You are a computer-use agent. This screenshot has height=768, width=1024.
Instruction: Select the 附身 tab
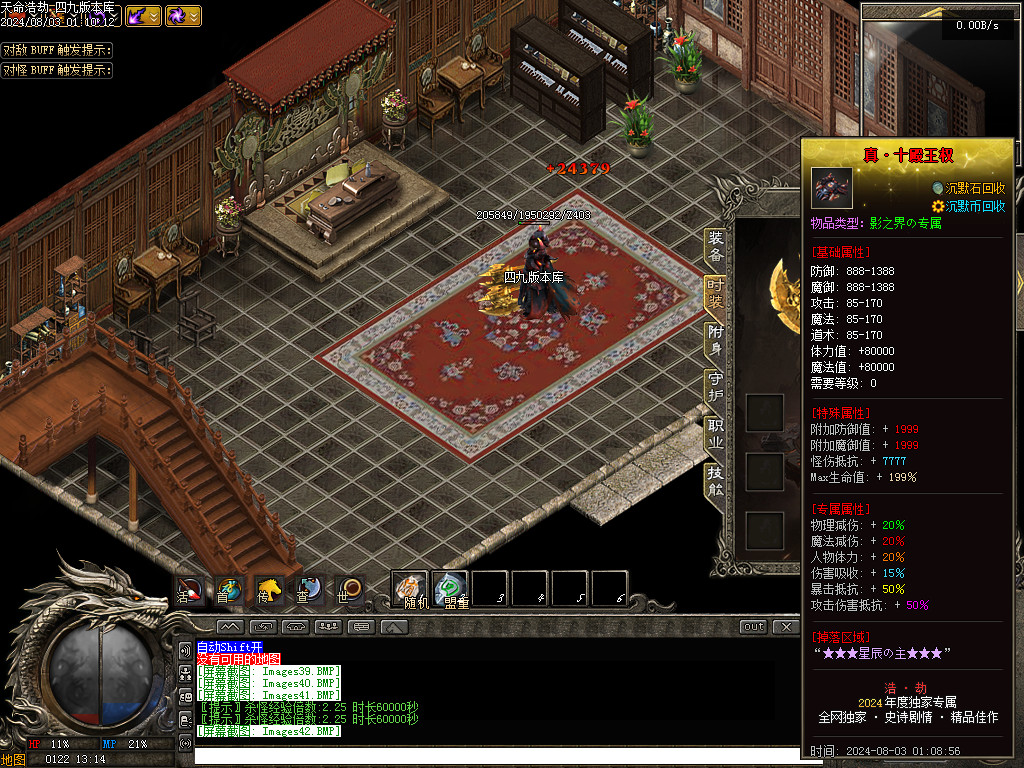point(716,339)
